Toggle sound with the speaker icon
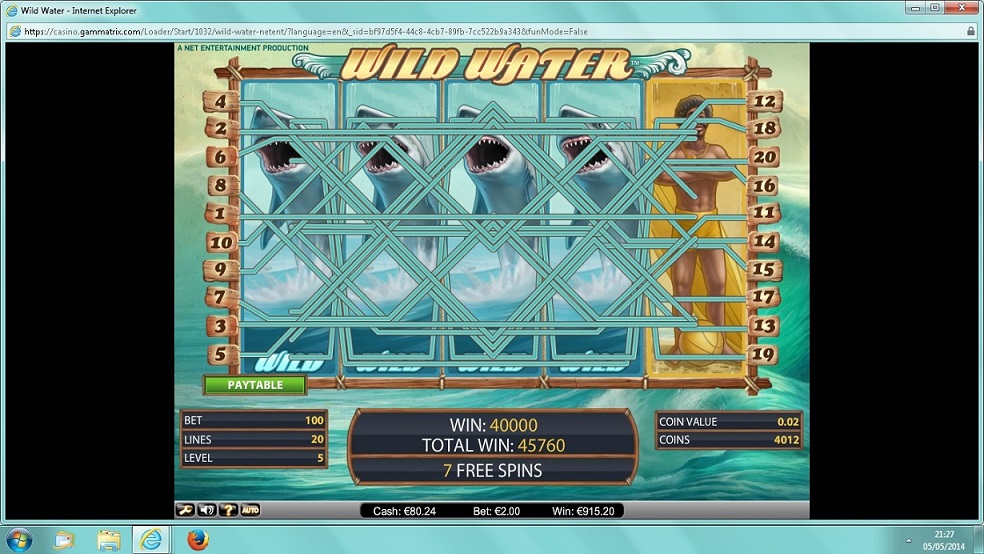The image size is (984, 554). pyautogui.click(x=207, y=510)
